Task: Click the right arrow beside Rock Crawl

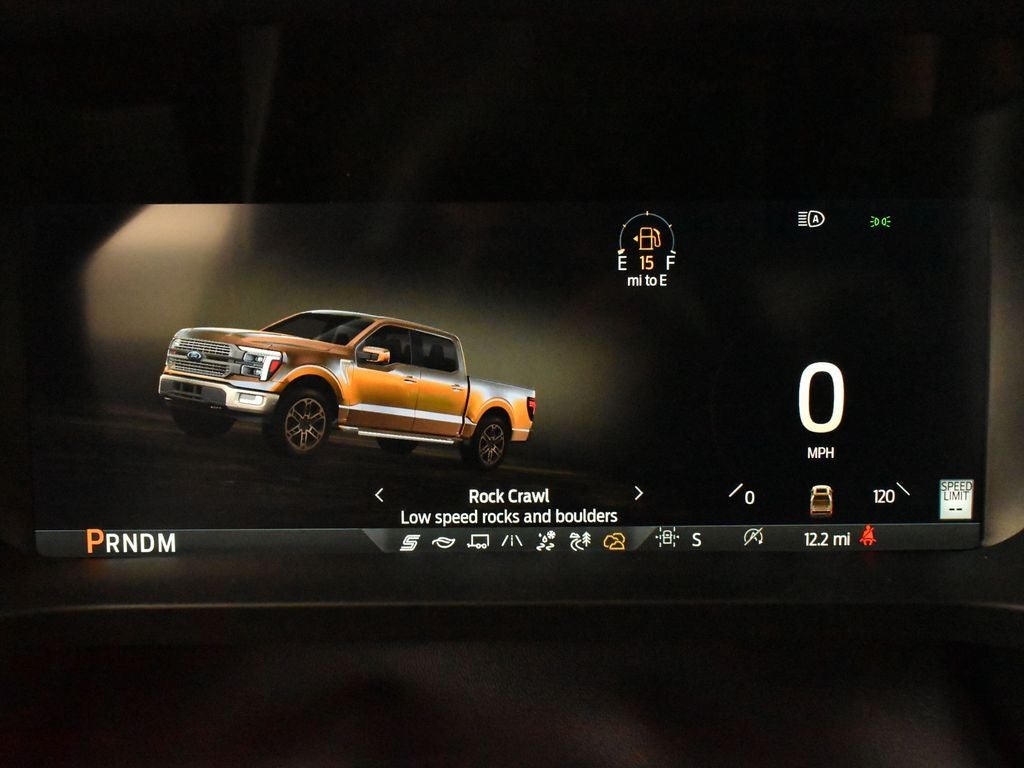Action: pyautogui.click(x=639, y=493)
